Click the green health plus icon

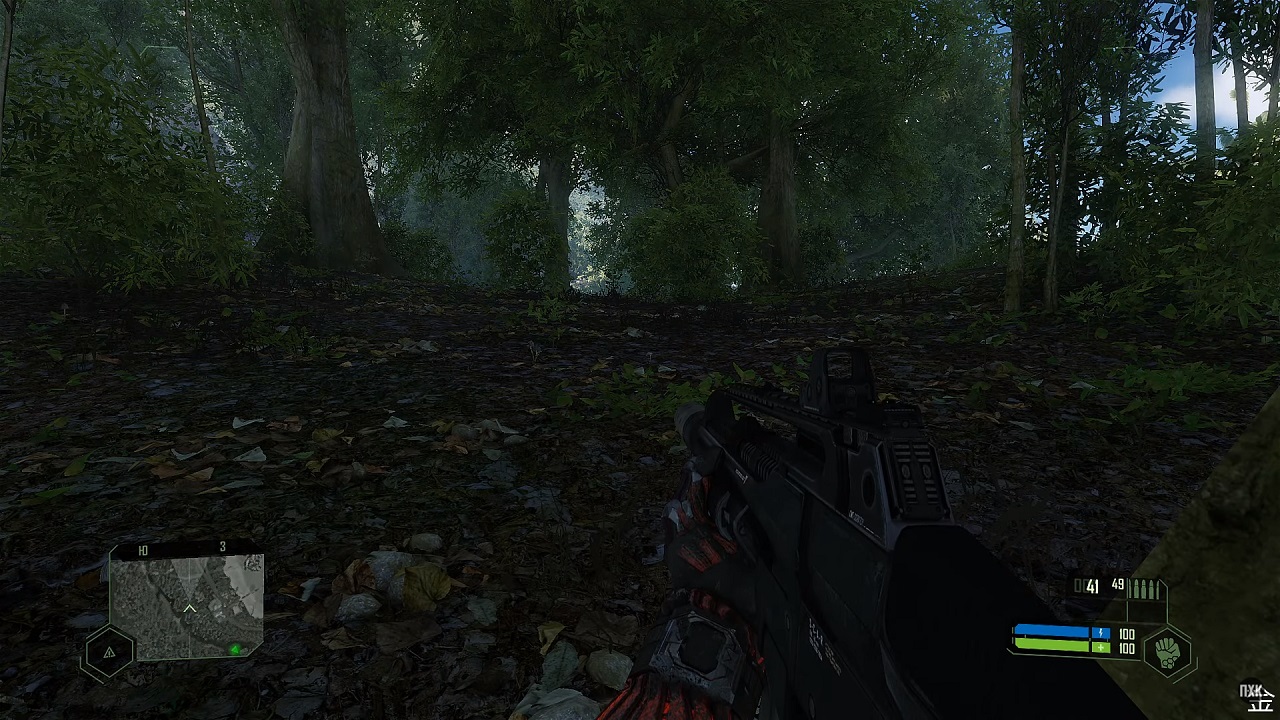pyautogui.click(x=1101, y=645)
